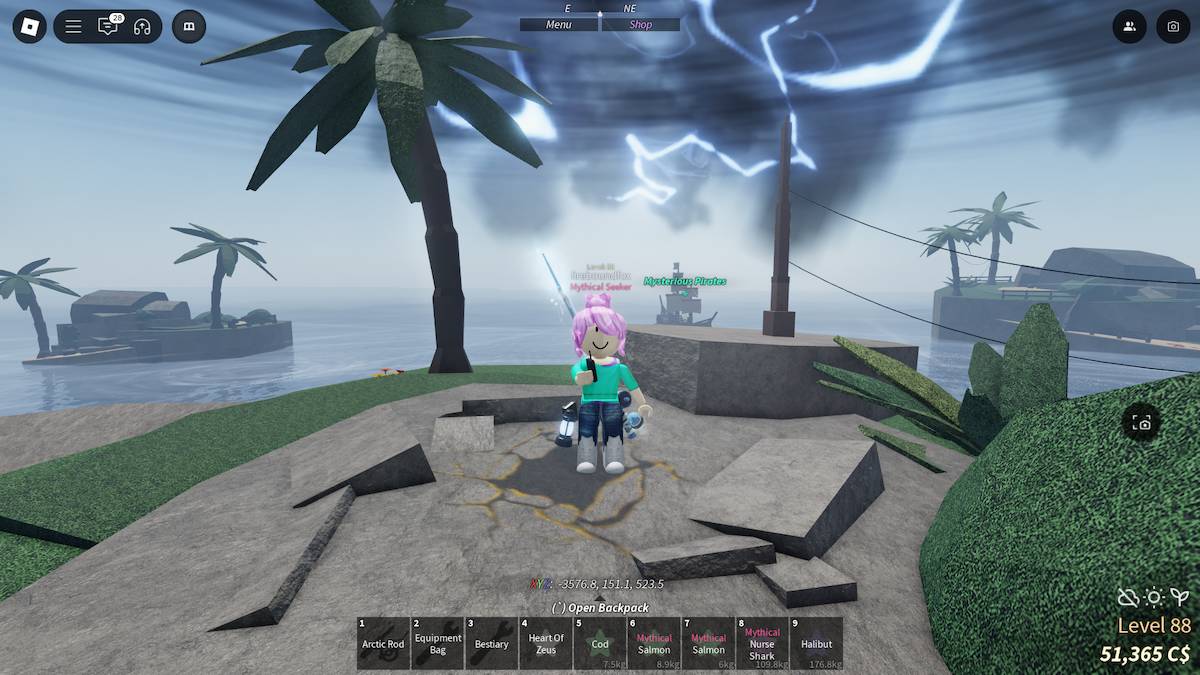This screenshot has width=1200, height=675.
Task: Select the Halibut hotbar slot
Action: tap(816, 643)
